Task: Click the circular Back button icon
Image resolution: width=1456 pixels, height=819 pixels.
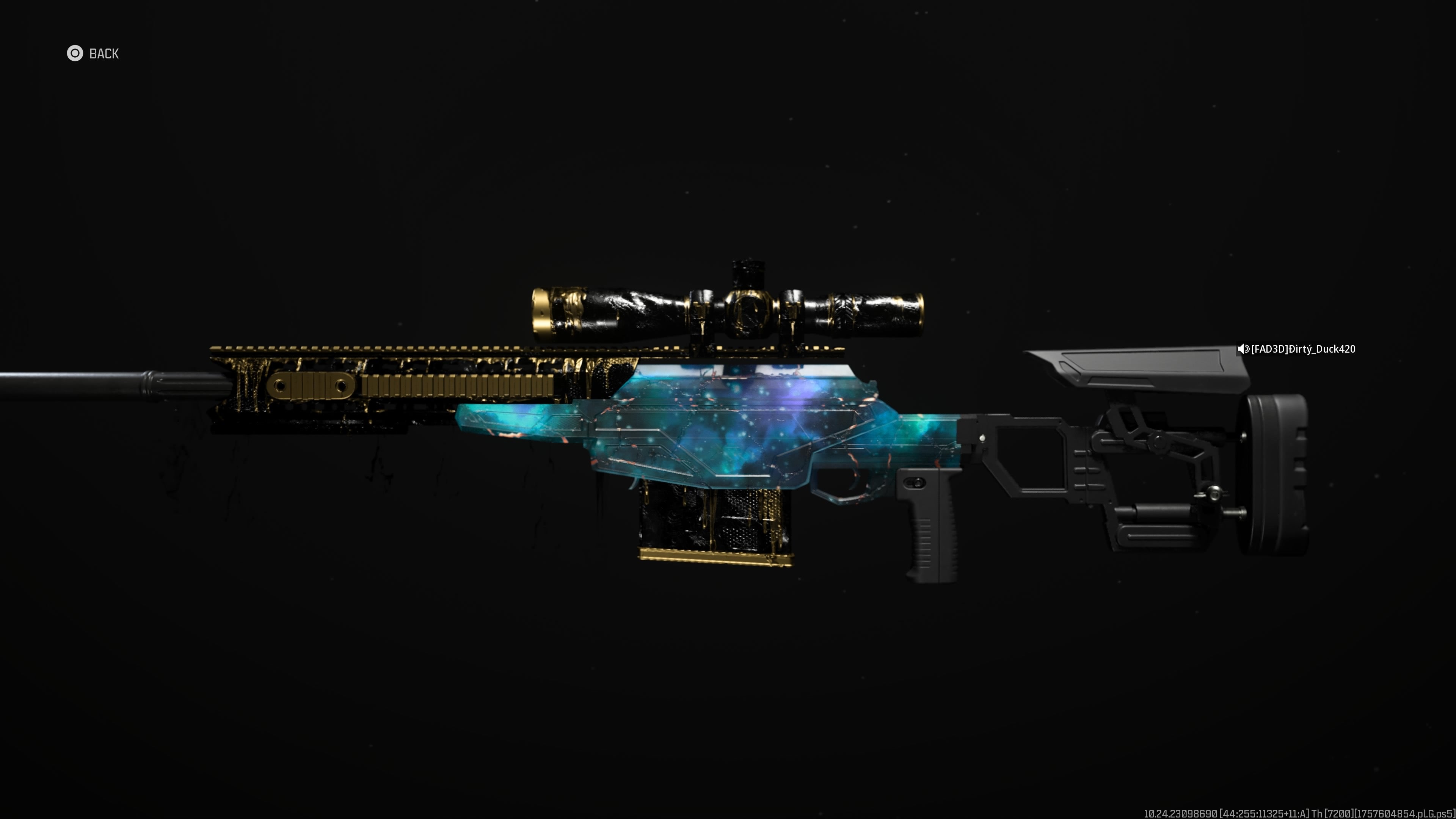Action: (76, 54)
